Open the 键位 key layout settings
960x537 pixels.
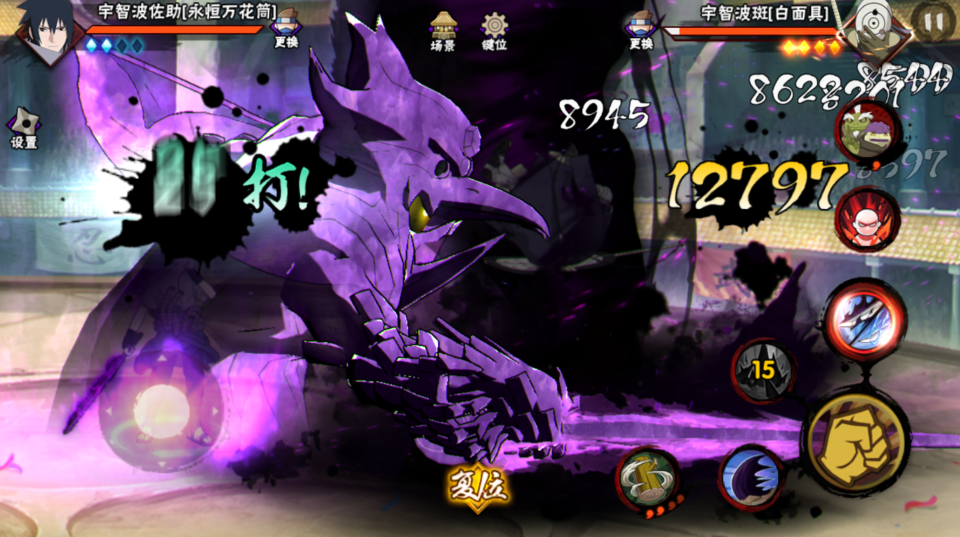tap(494, 30)
